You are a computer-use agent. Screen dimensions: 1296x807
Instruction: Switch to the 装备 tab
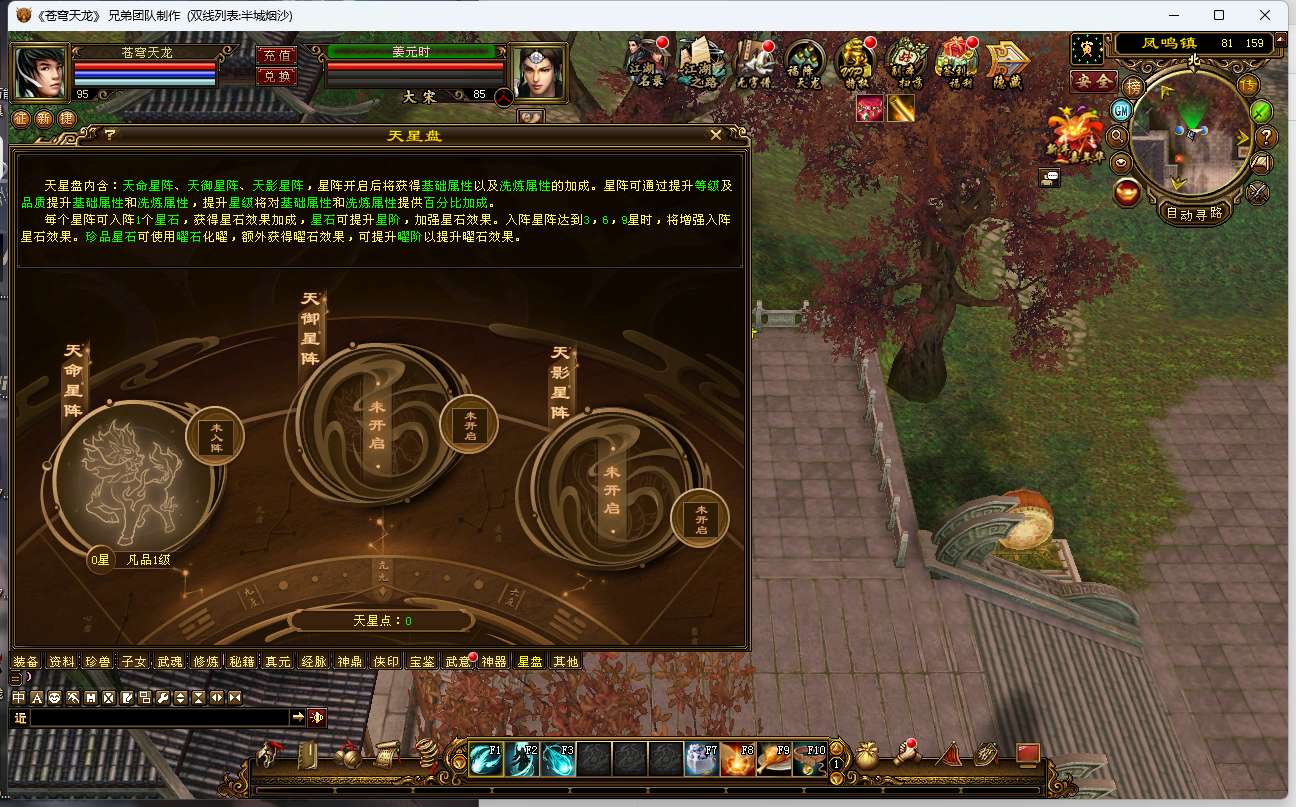coord(26,661)
